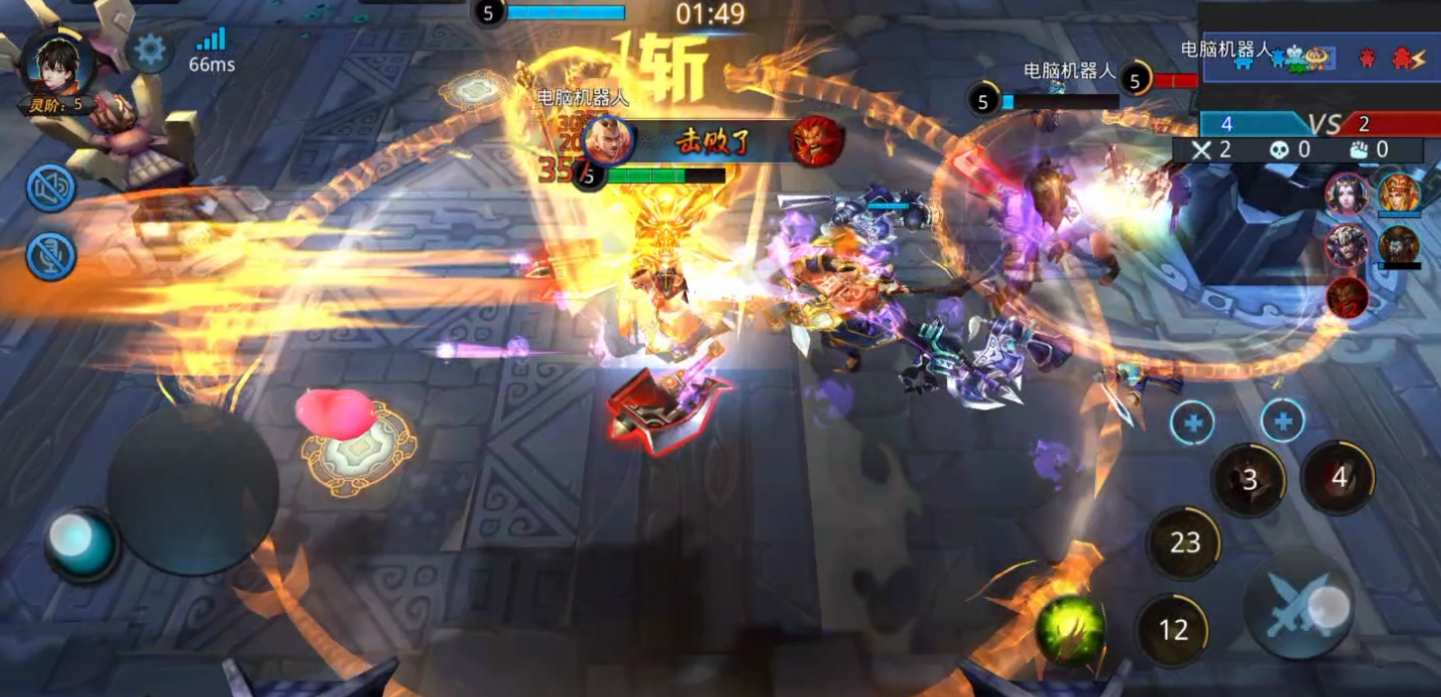This screenshot has width=1441, height=697.
Task: Open the gear settings menu
Action: 150,51
